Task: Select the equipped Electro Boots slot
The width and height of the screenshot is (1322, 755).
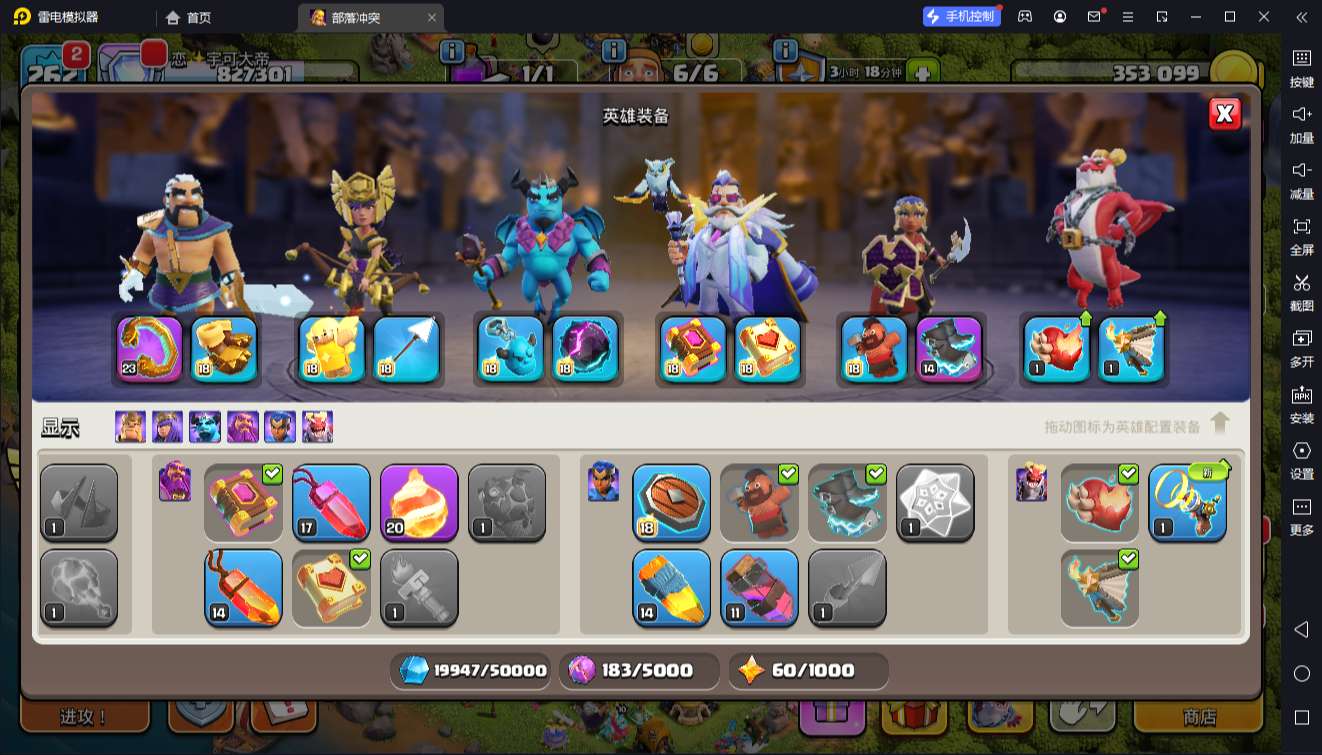Action: [x=949, y=349]
